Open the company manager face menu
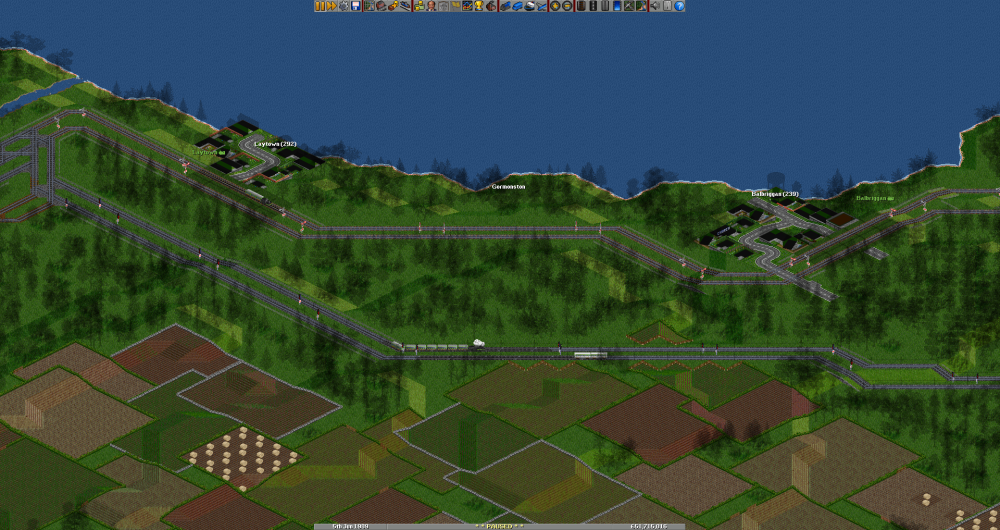The image size is (1000, 530). pos(431,6)
